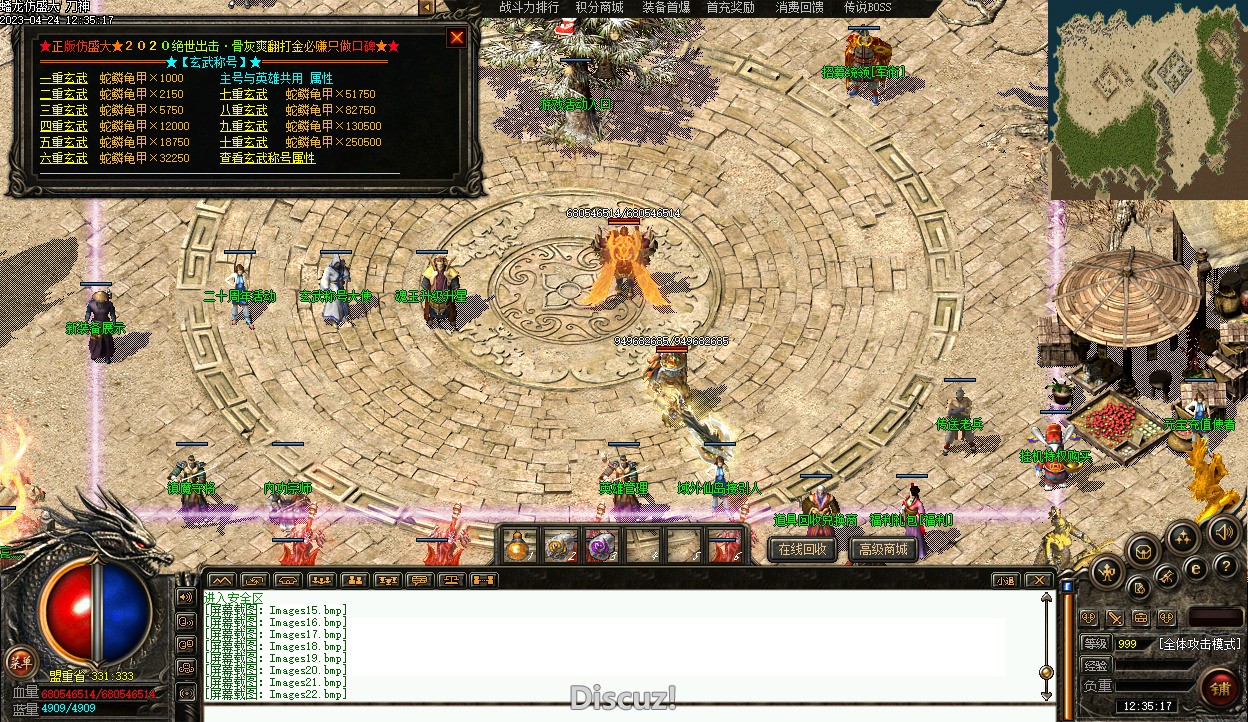Use the gourd potion in hotbar slot 1
1248x722 pixels.
coord(518,547)
